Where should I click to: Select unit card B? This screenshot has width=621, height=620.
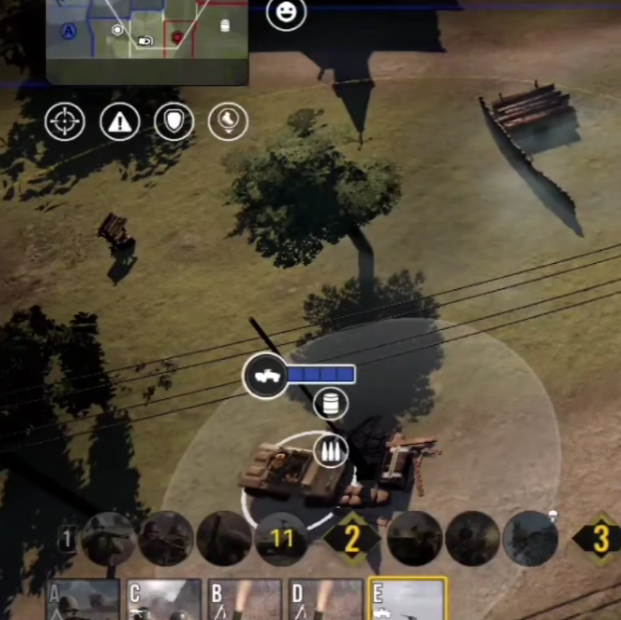click(x=245, y=600)
